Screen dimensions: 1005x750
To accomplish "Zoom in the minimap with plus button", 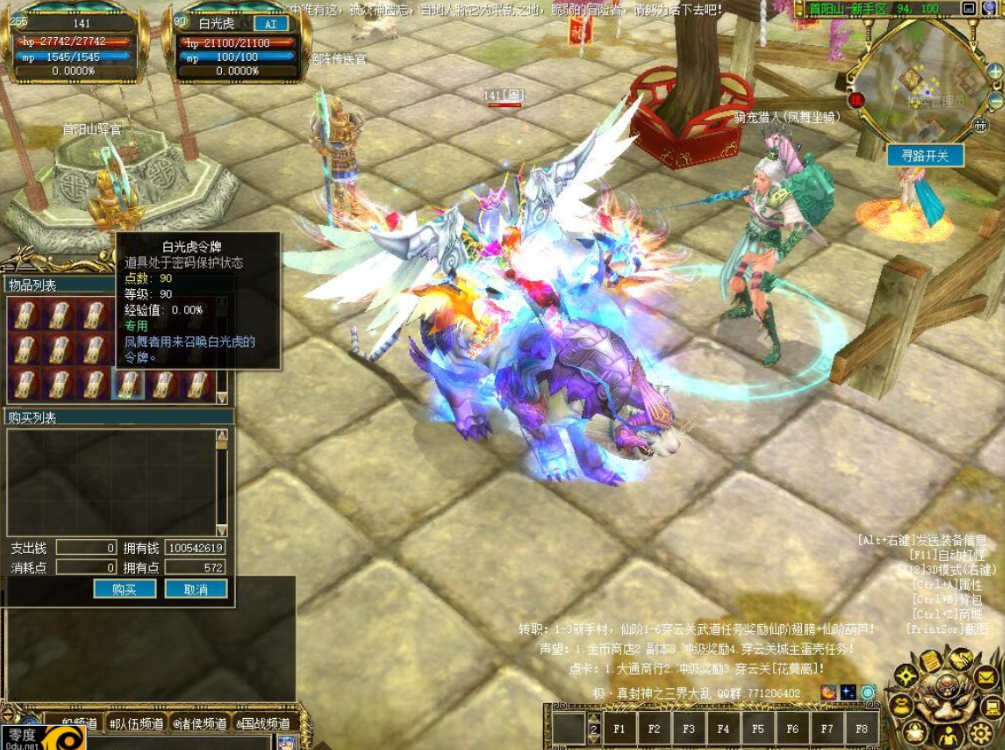I will [994, 73].
